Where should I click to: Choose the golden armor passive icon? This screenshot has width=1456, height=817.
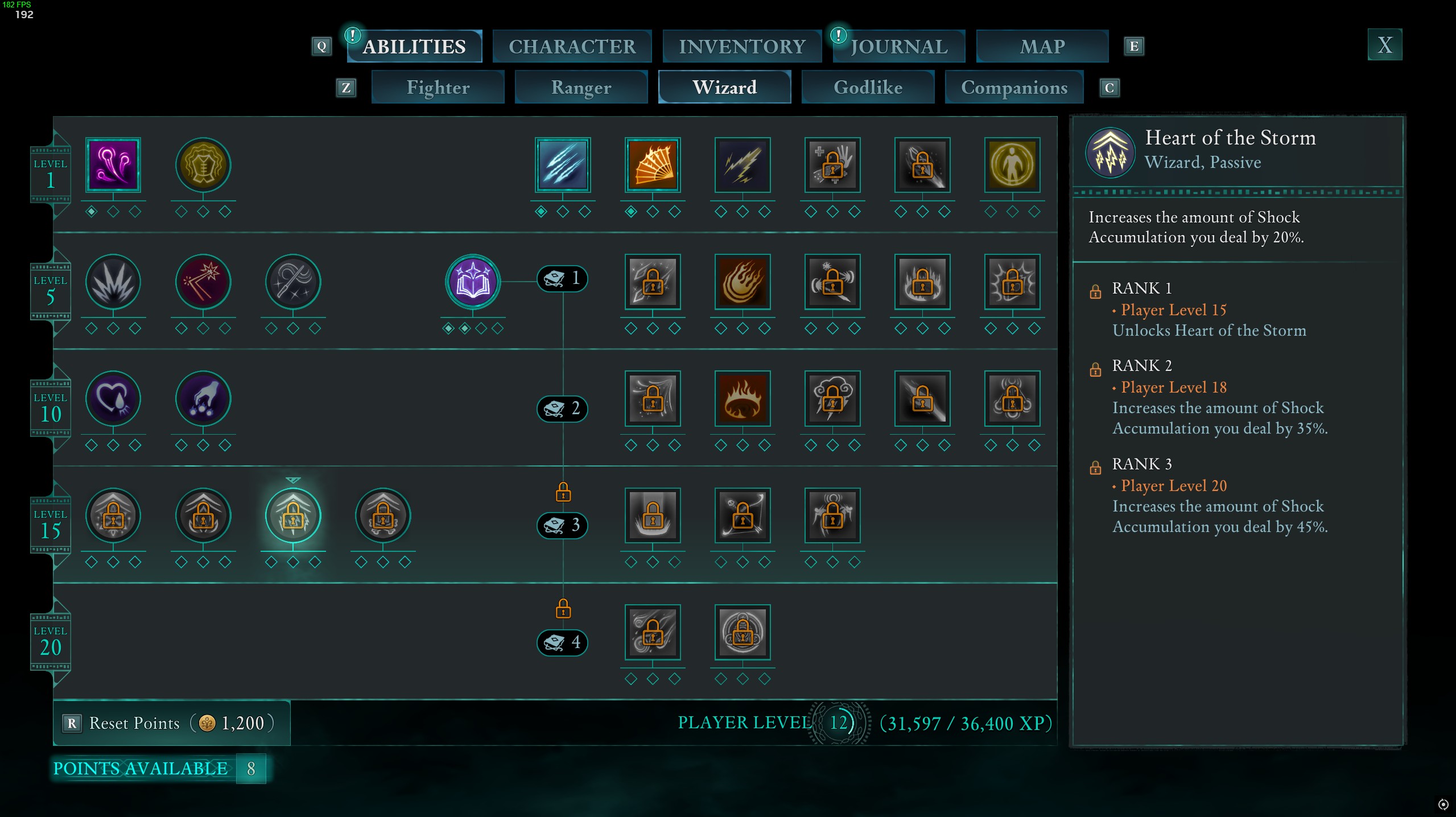point(203,165)
